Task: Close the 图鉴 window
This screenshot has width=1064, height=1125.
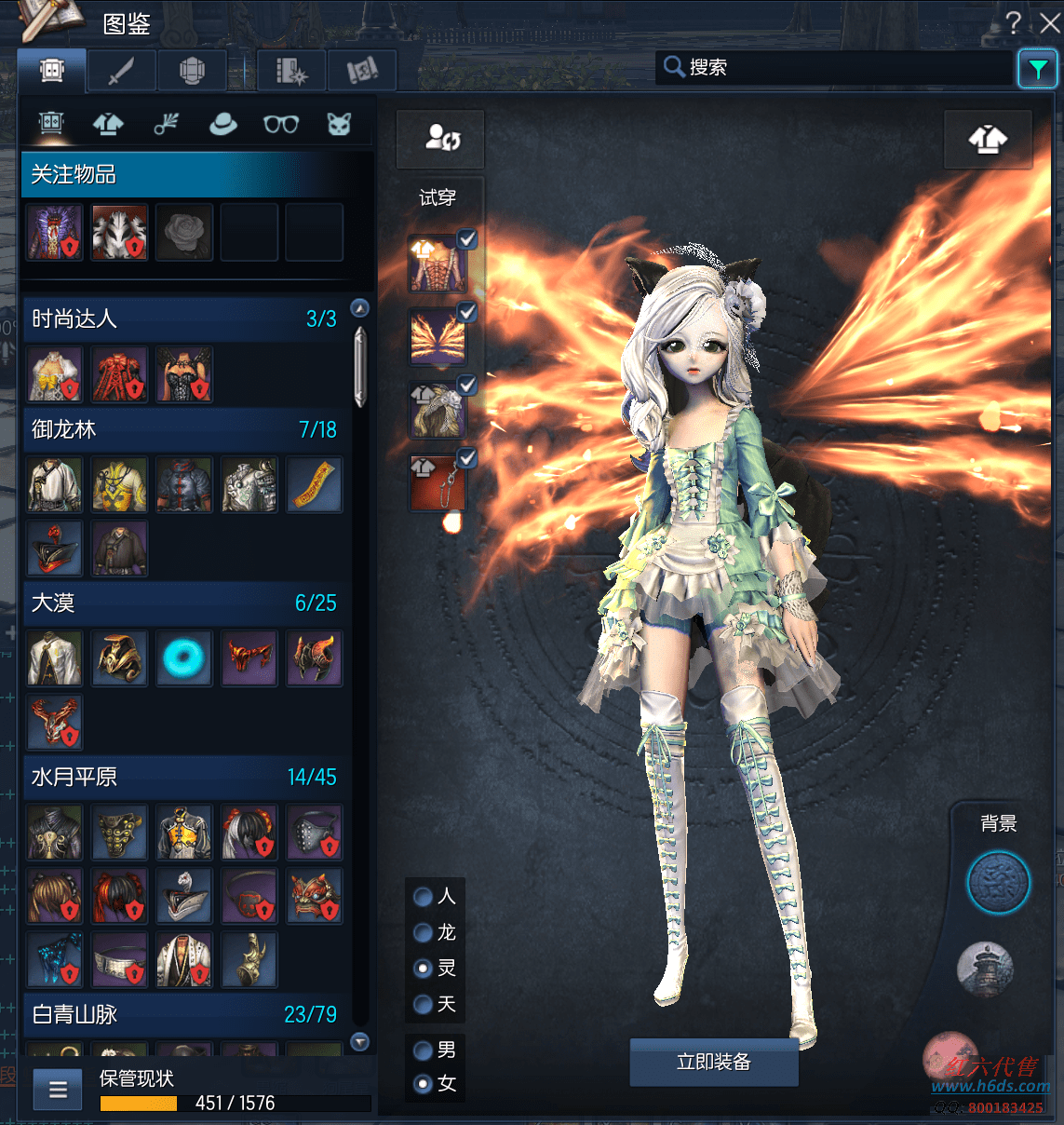Action: pyautogui.click(x=1050, y=23)
